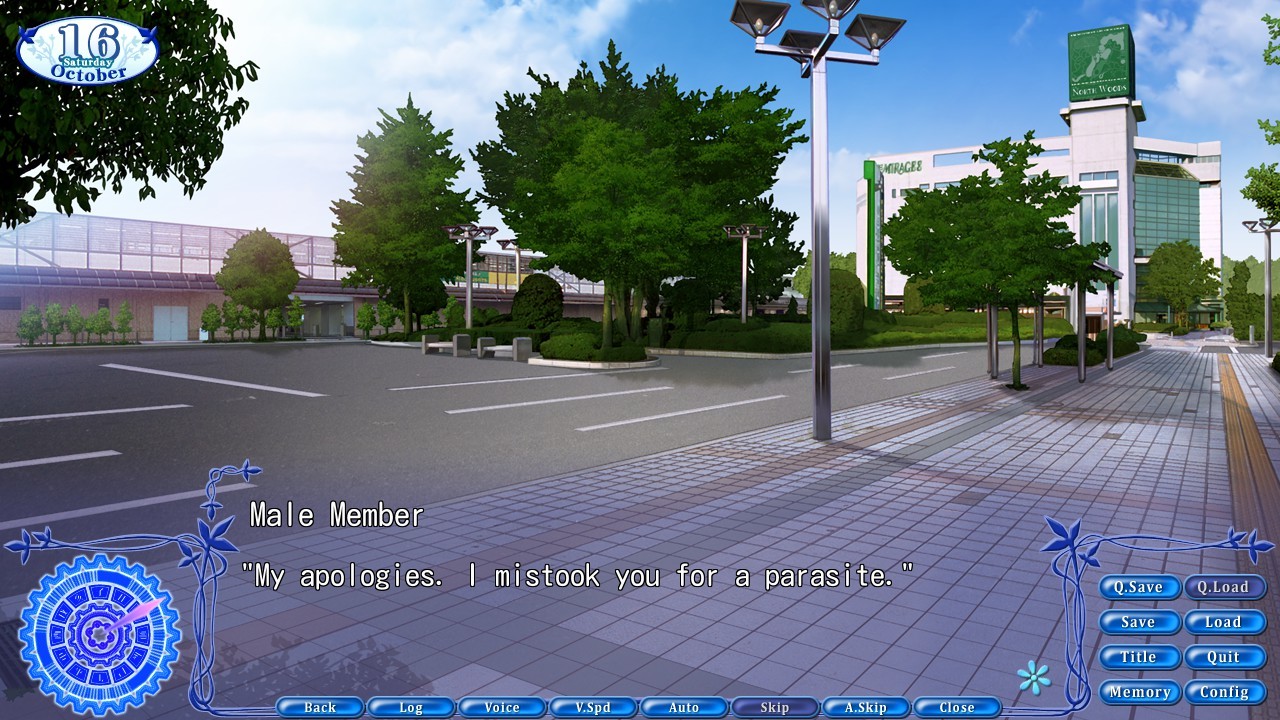Open the Save menu

tap(1139, 622)
